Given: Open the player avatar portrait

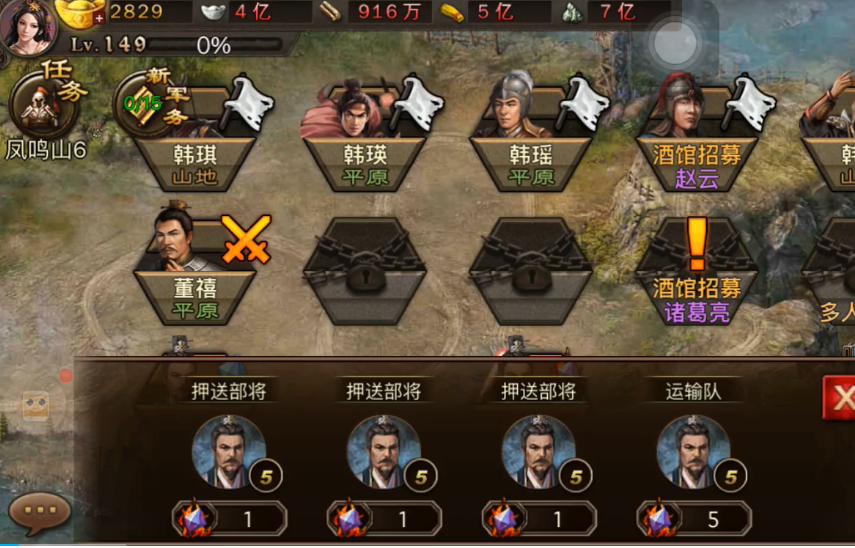Looking at the screenshot, I should [27, 27].
